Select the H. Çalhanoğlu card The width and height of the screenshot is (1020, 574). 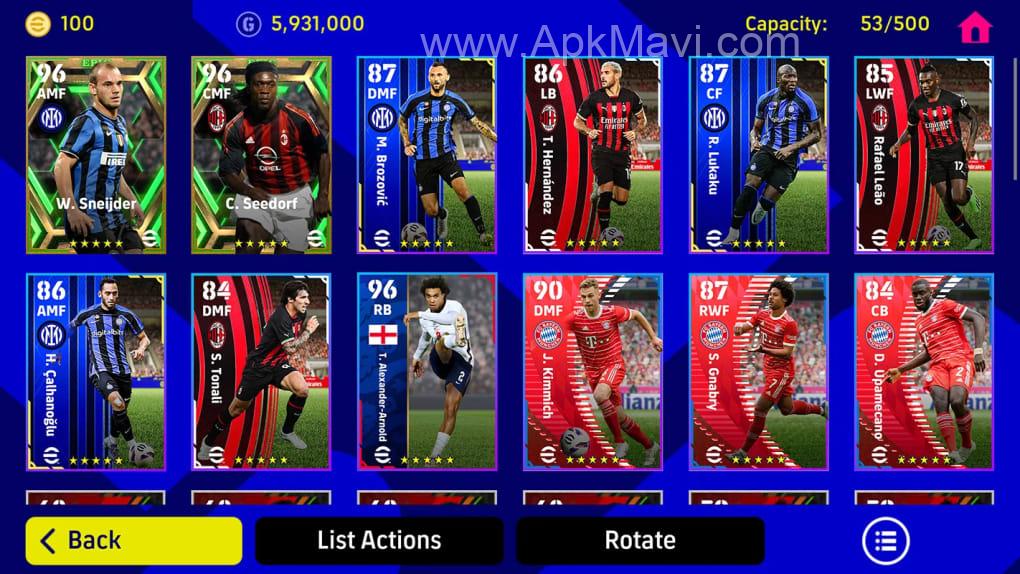(96, 371)
